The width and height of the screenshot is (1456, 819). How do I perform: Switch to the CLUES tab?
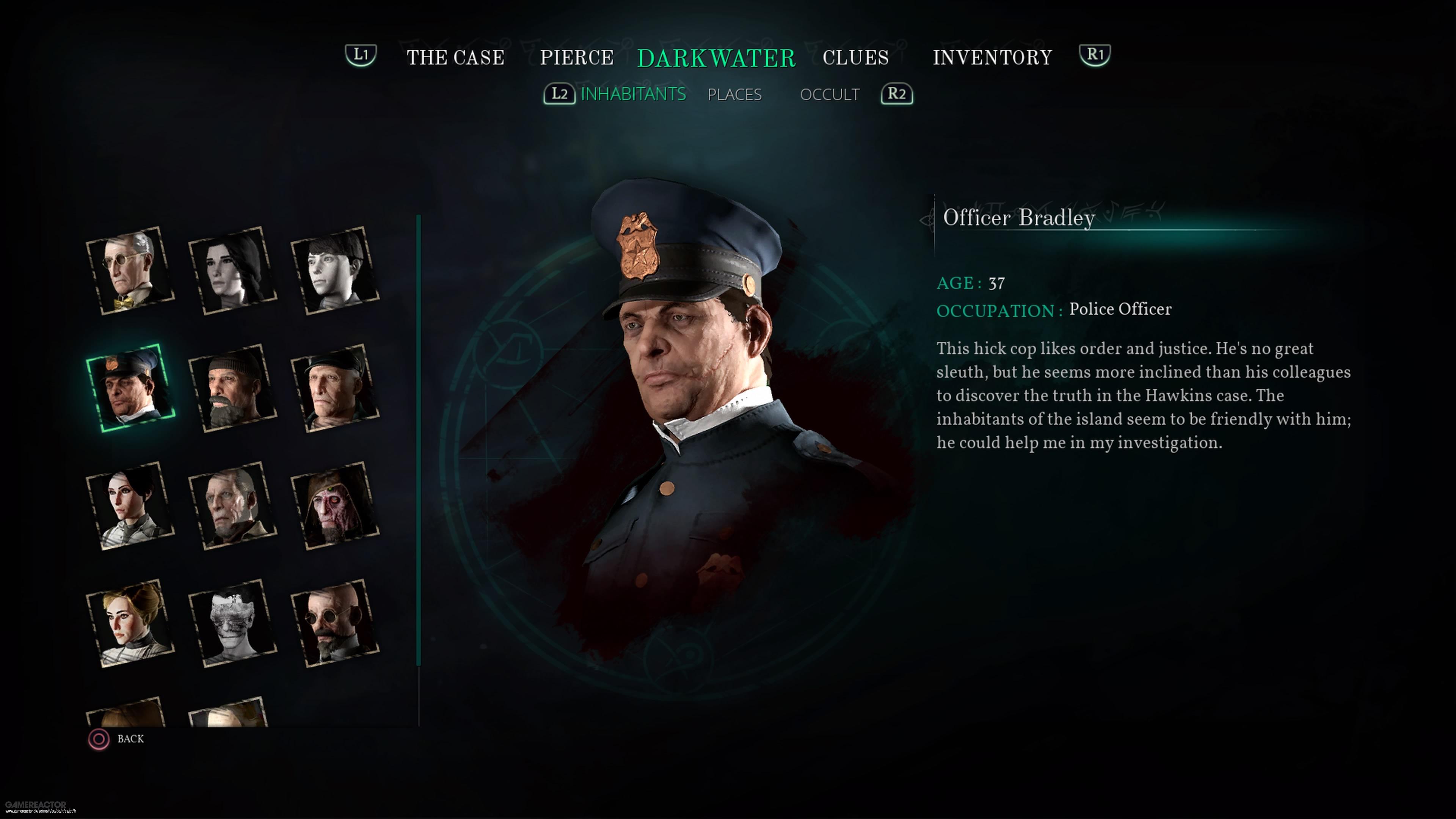point(855,57)
